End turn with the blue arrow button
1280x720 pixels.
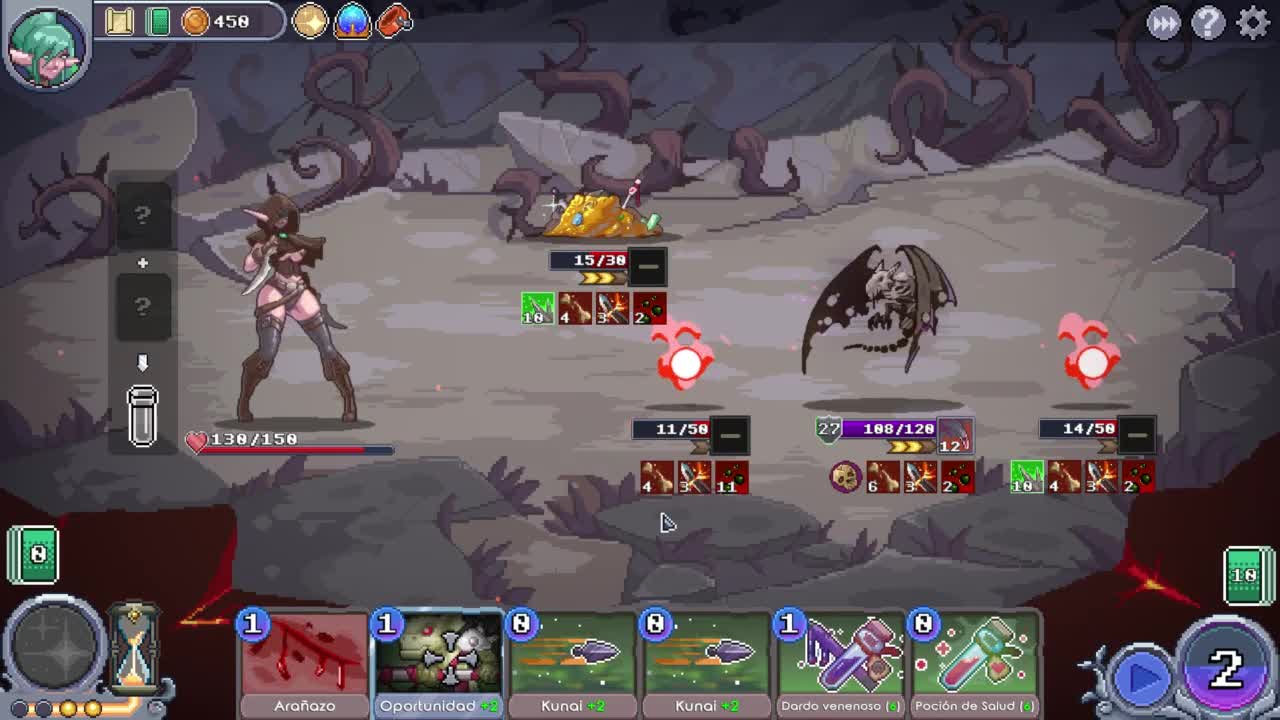point(1143,678)
